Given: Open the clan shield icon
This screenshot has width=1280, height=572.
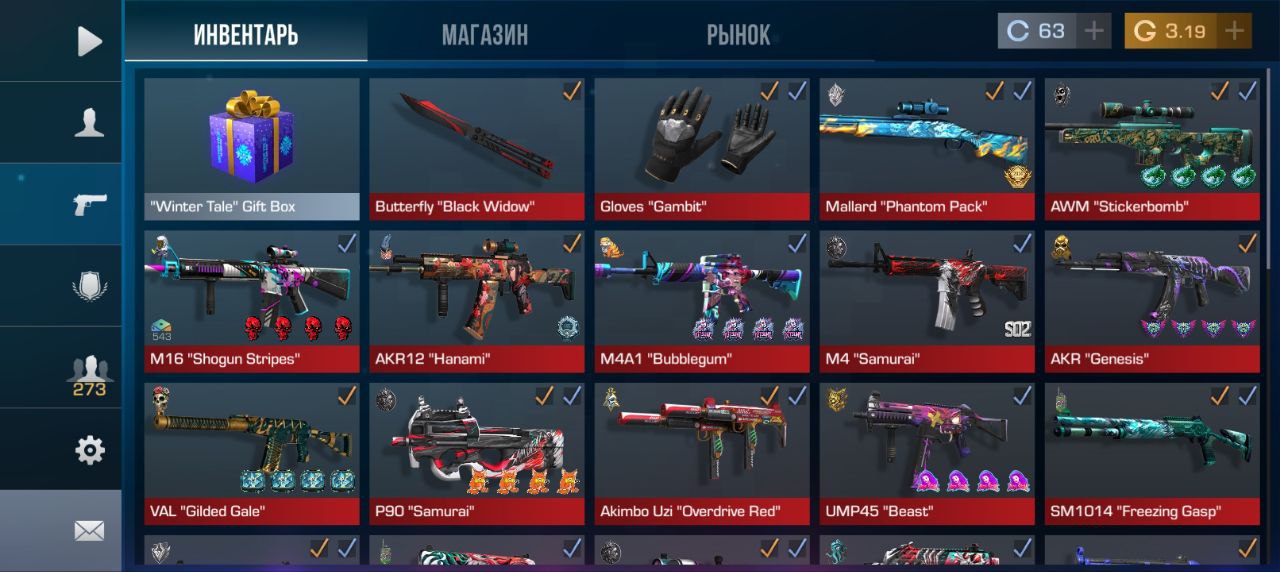Looking at the screenshot, I should (89, 287).
